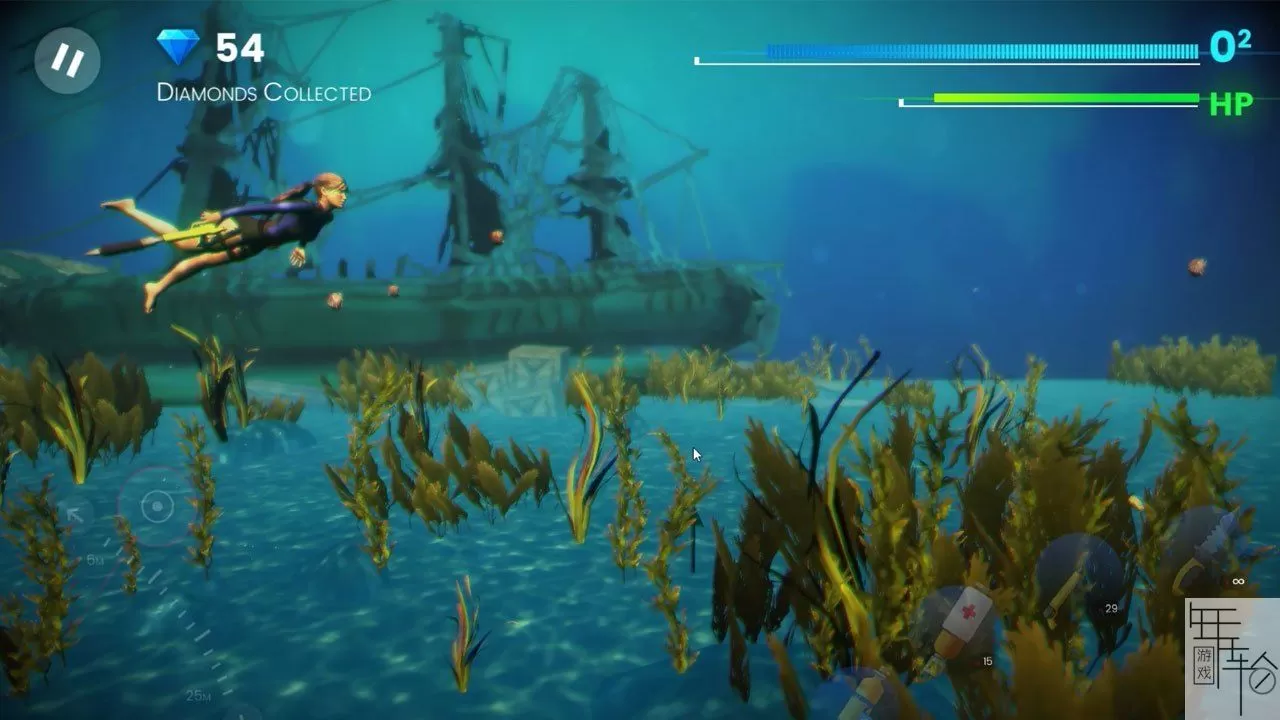Screen dimensions: 1280x720
Task: Tap the virtual joystick center dot
Action: point(157,506)
